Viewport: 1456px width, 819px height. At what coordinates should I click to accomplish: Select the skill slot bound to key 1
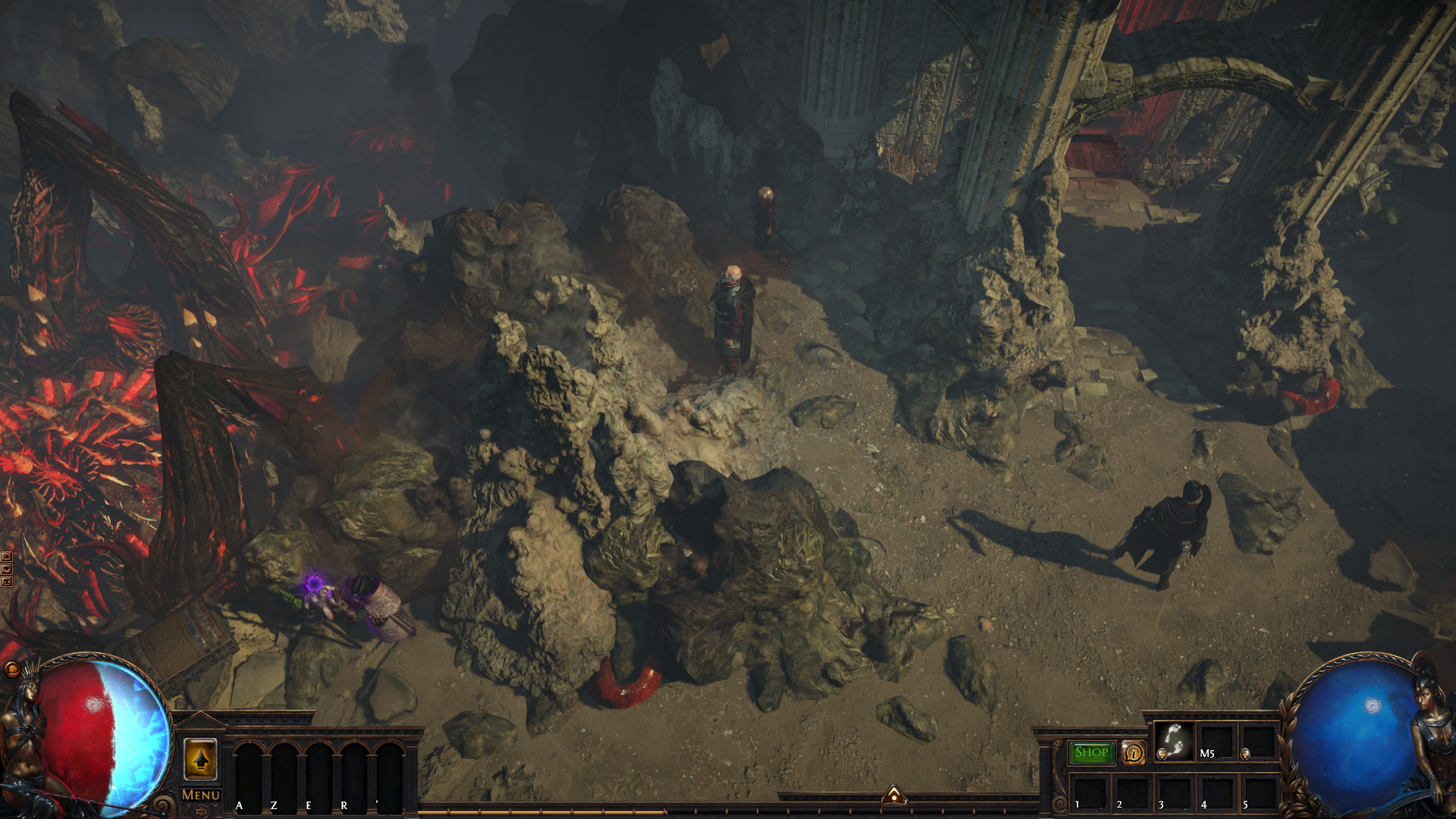coord(1088,792)
